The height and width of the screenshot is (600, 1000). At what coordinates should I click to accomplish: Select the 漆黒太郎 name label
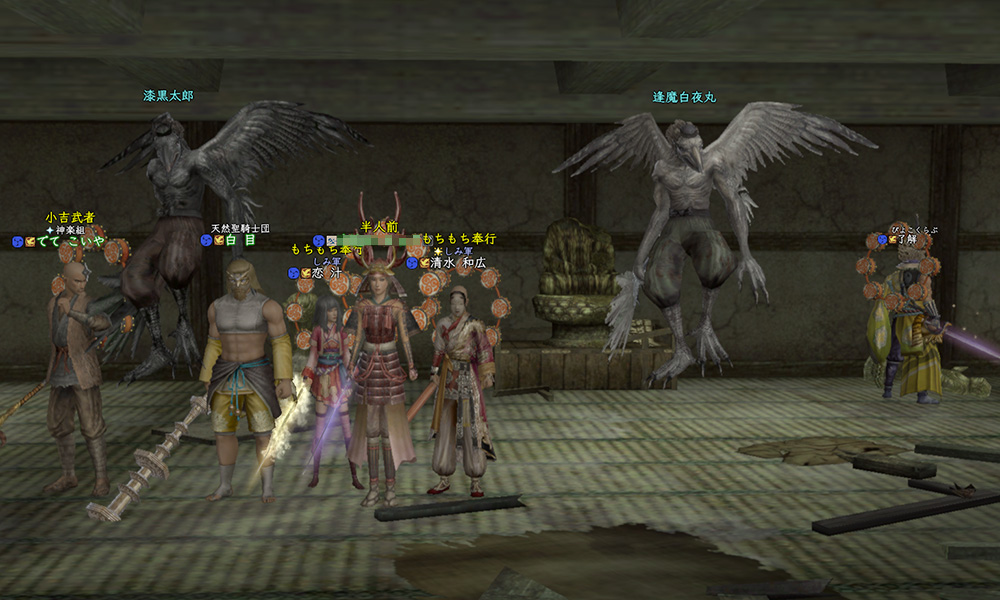tap(167, 97)
